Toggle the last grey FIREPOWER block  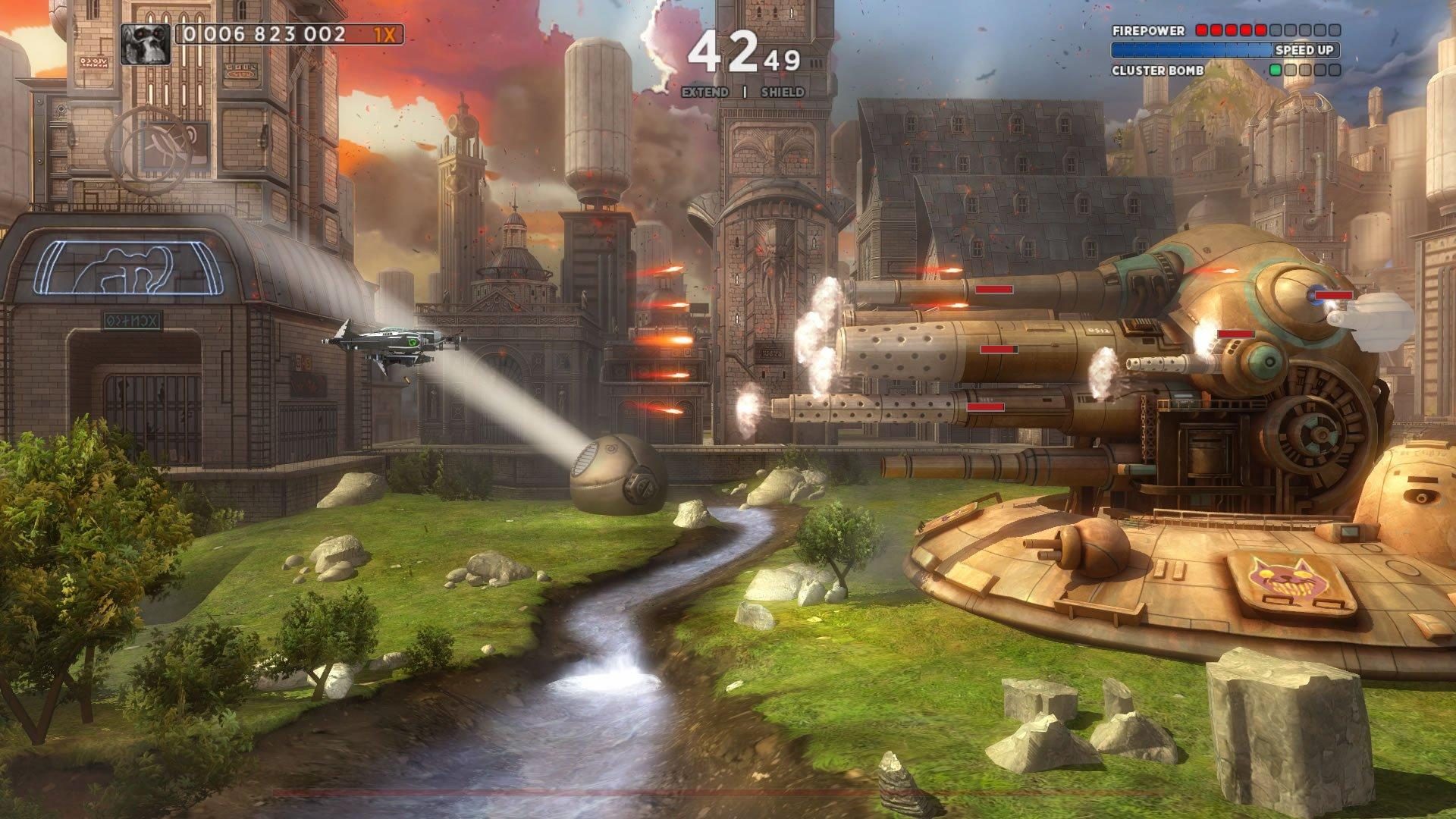tap(1335, 31)
